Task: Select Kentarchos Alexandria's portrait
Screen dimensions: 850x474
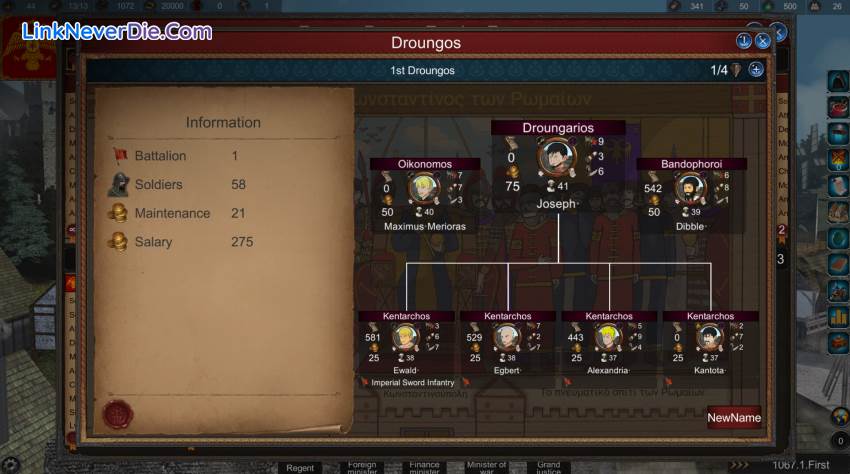Action: tap(608, 338)
